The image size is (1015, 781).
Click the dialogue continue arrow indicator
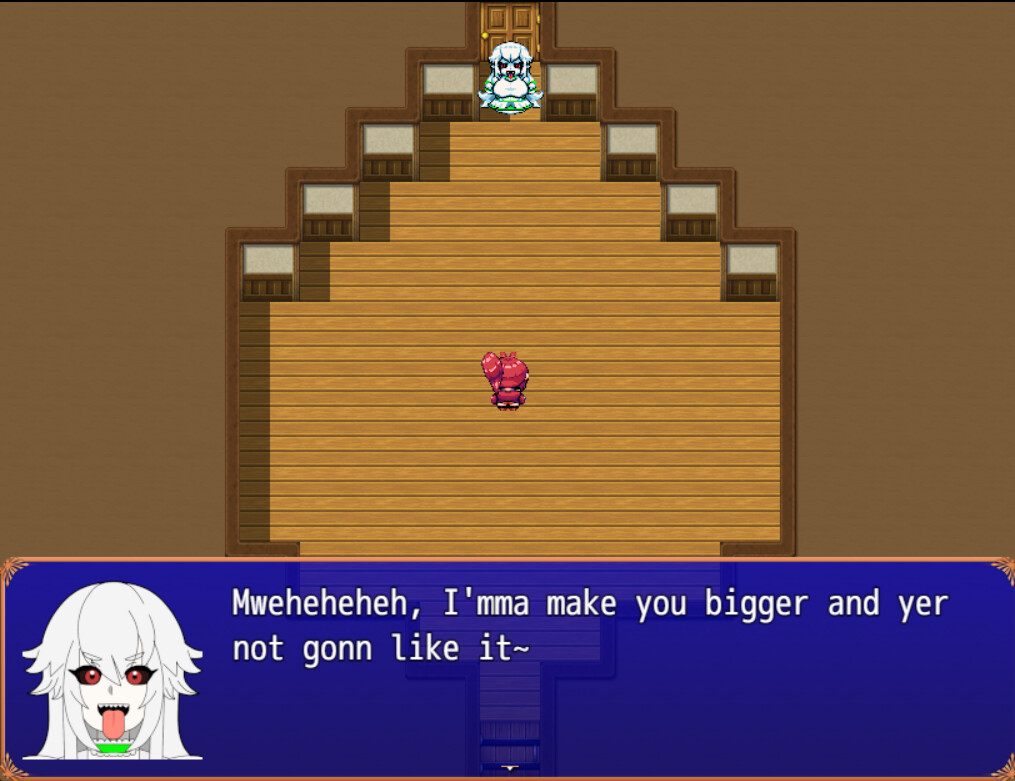click(x=509, y=768)
